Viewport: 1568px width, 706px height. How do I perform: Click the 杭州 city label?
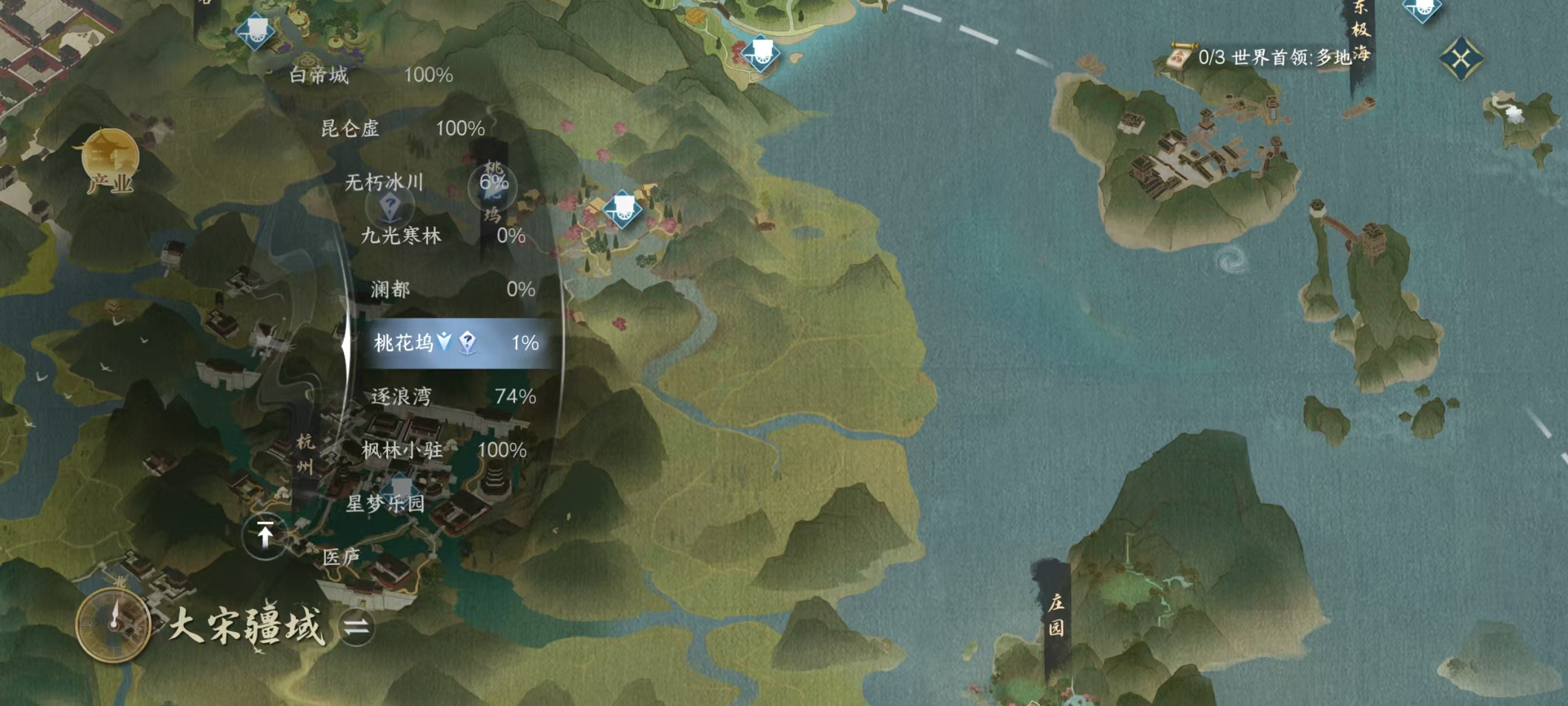tap(305, 454)
